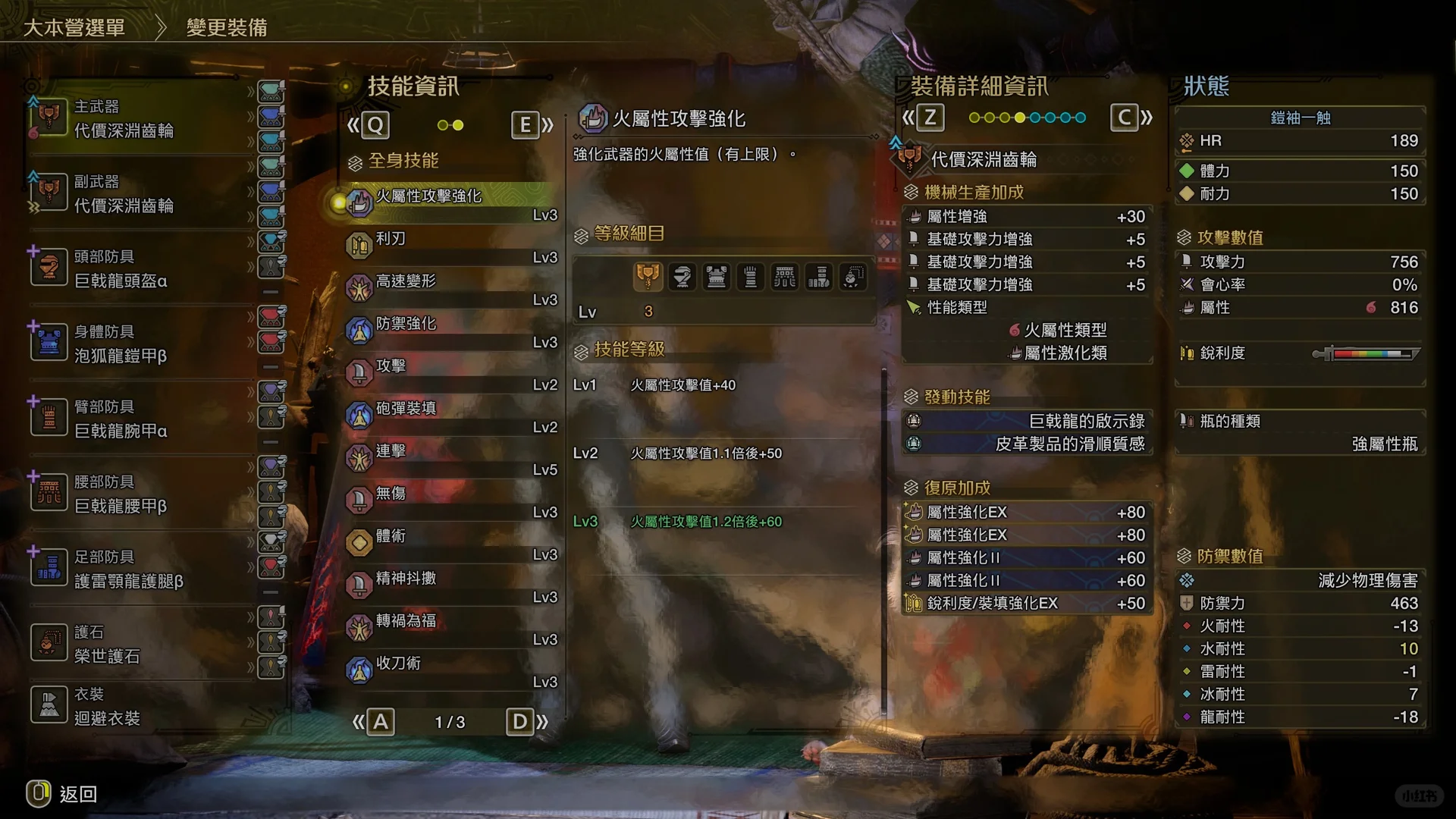Select the fourth page dot in 裝備詳細資訊

point(1020,118)
